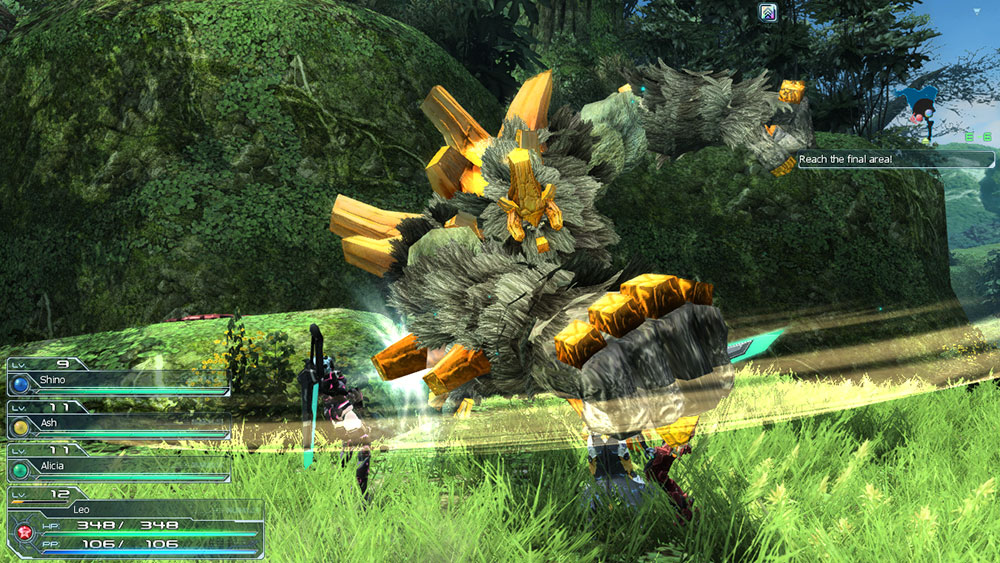Select party member Ash's panel
Image resolution: width=1000 pixels, height=563 pixels.
click(x=118, y=425)
